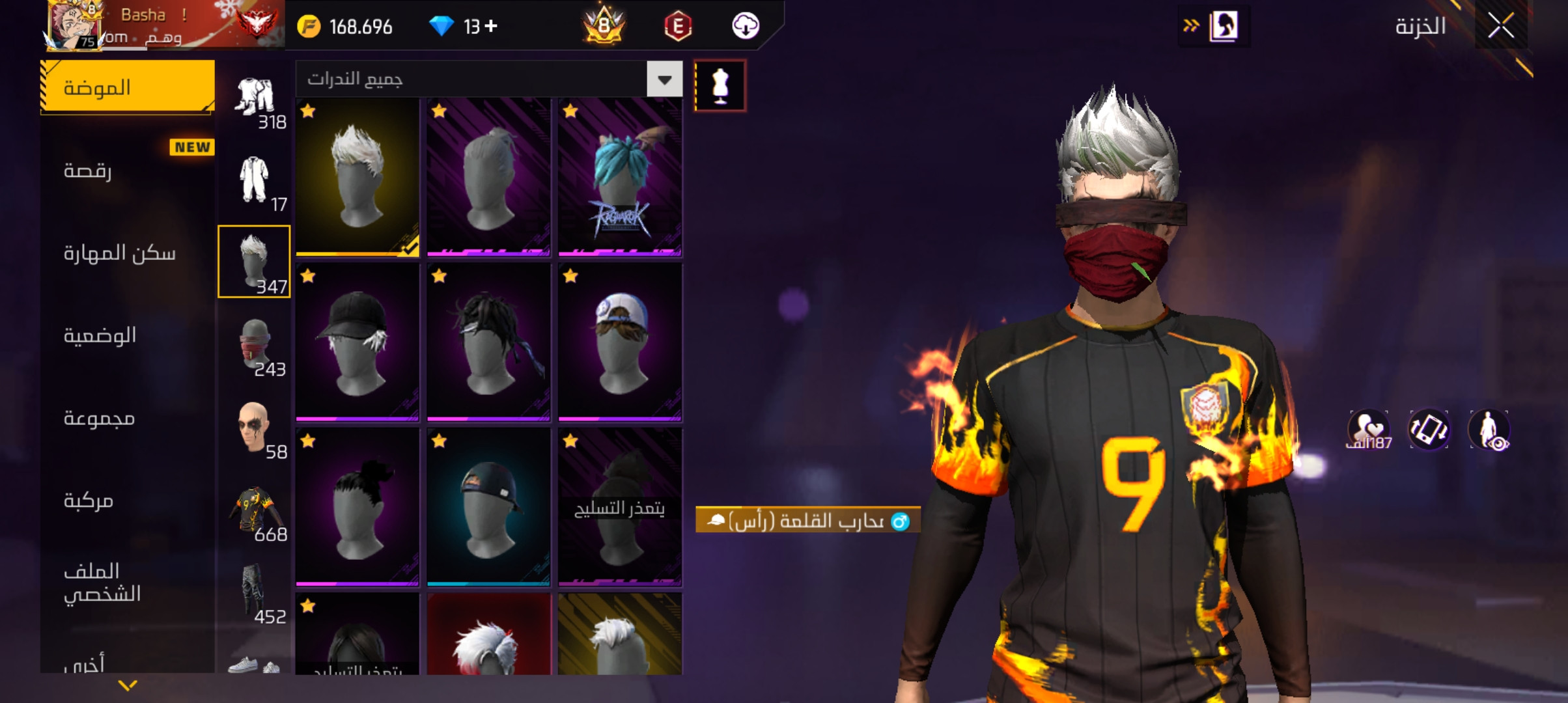Screen dimensions: 1568x703
Task: Open the cloud download icon
Action: click(x=746, y=26)
